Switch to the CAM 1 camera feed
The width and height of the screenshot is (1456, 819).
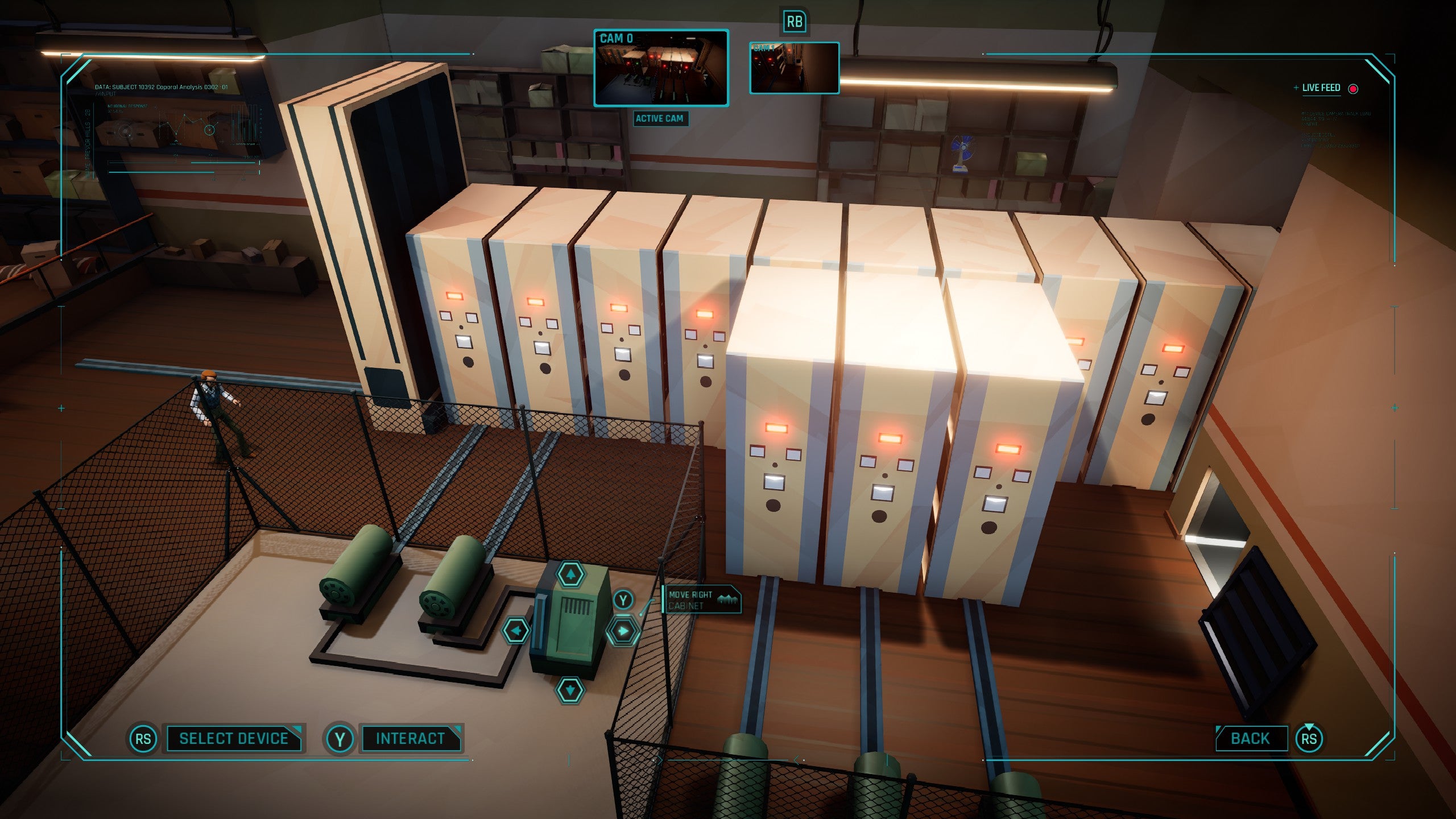(x=794, y=68)
